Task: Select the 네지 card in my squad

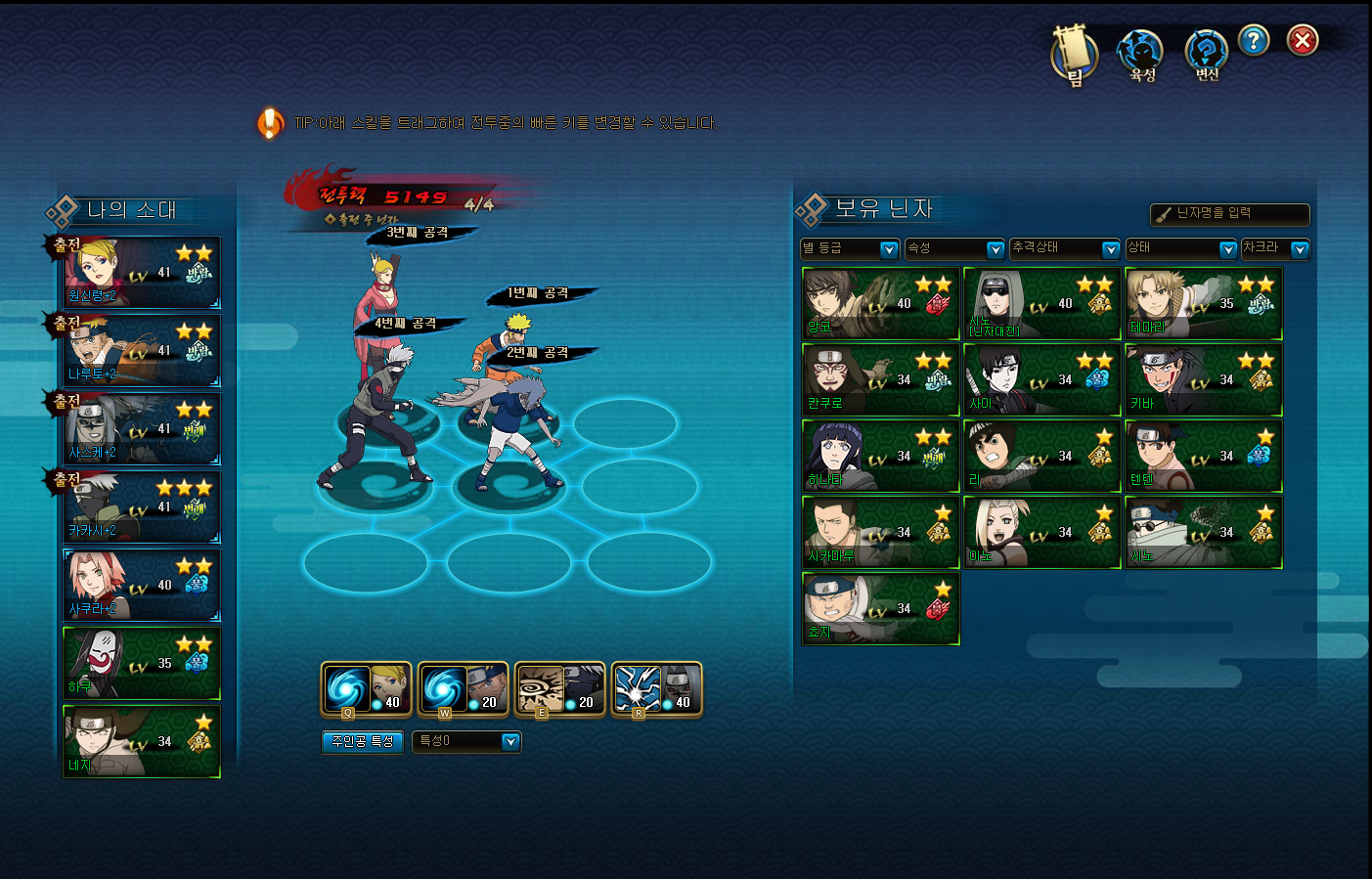Action: pyautogui.click(x=142, y=742)
